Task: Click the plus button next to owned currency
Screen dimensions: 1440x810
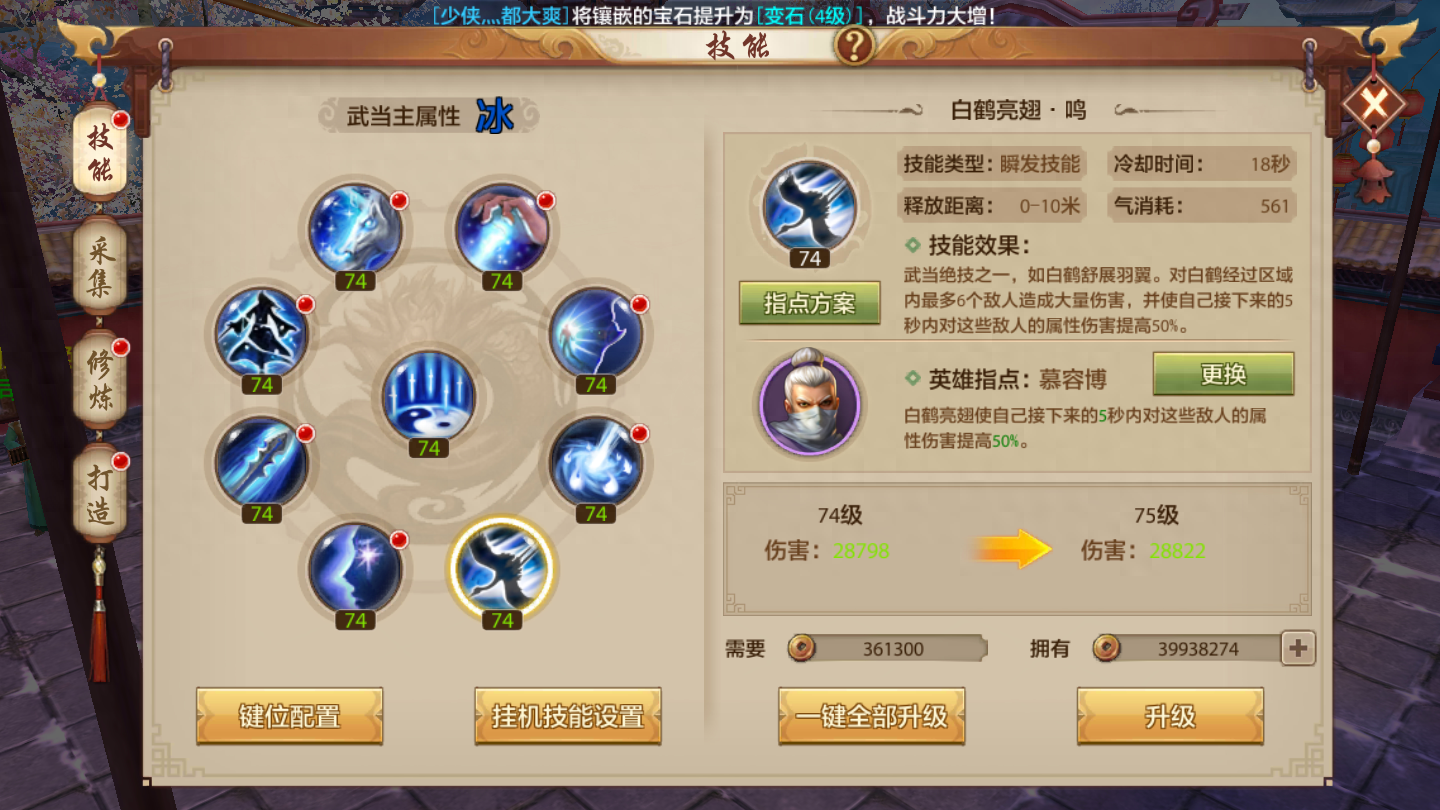Action: pos(1297,649)
